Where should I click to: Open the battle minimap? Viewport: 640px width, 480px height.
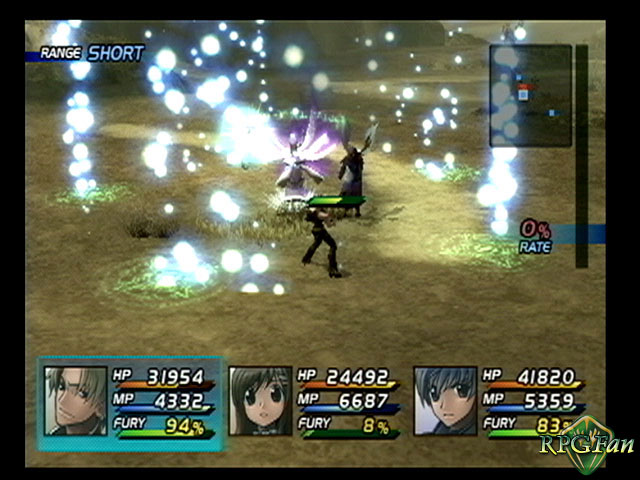pyautogui.click(x=530, y=96)
